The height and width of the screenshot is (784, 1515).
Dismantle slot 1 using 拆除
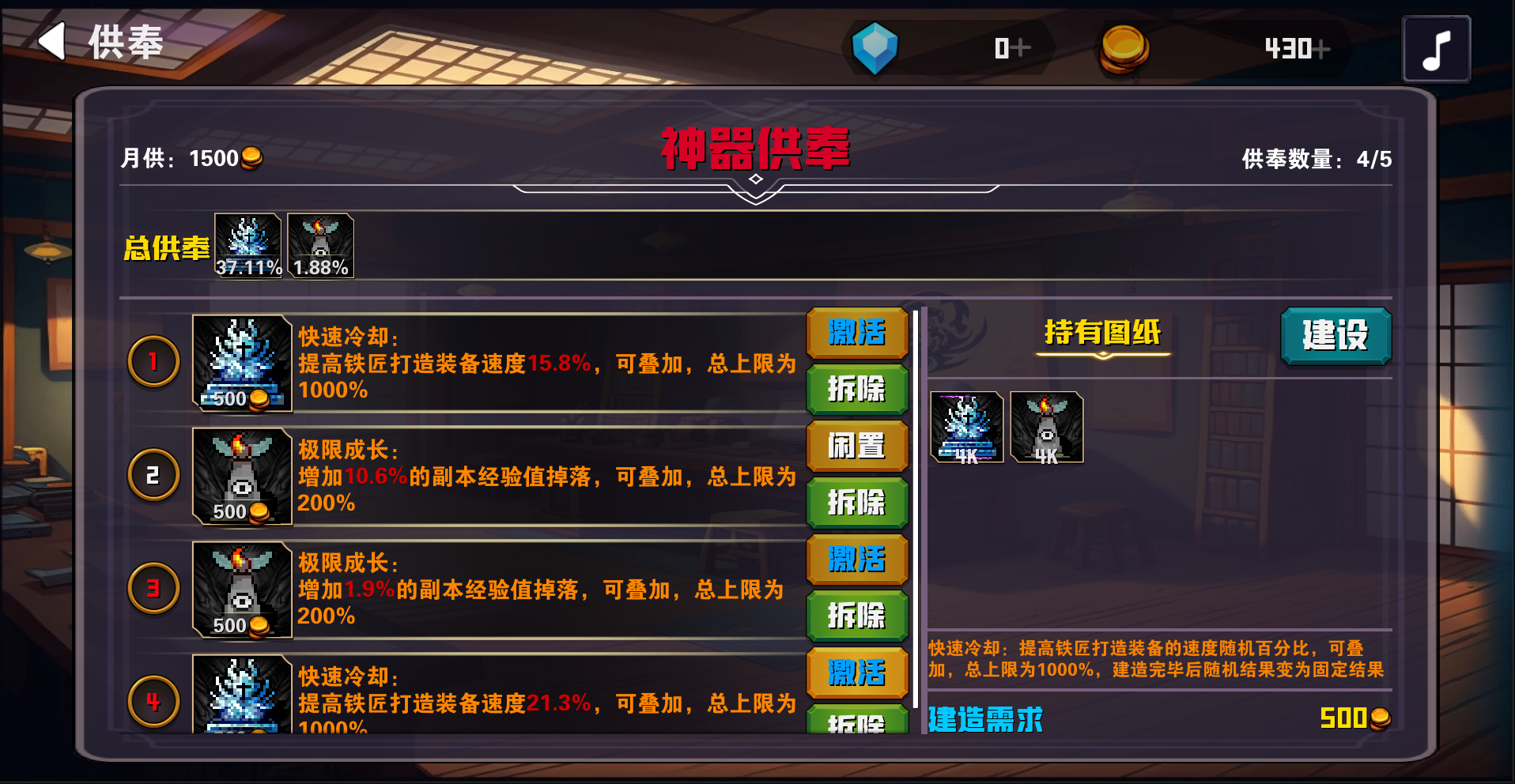click(856, 390)
